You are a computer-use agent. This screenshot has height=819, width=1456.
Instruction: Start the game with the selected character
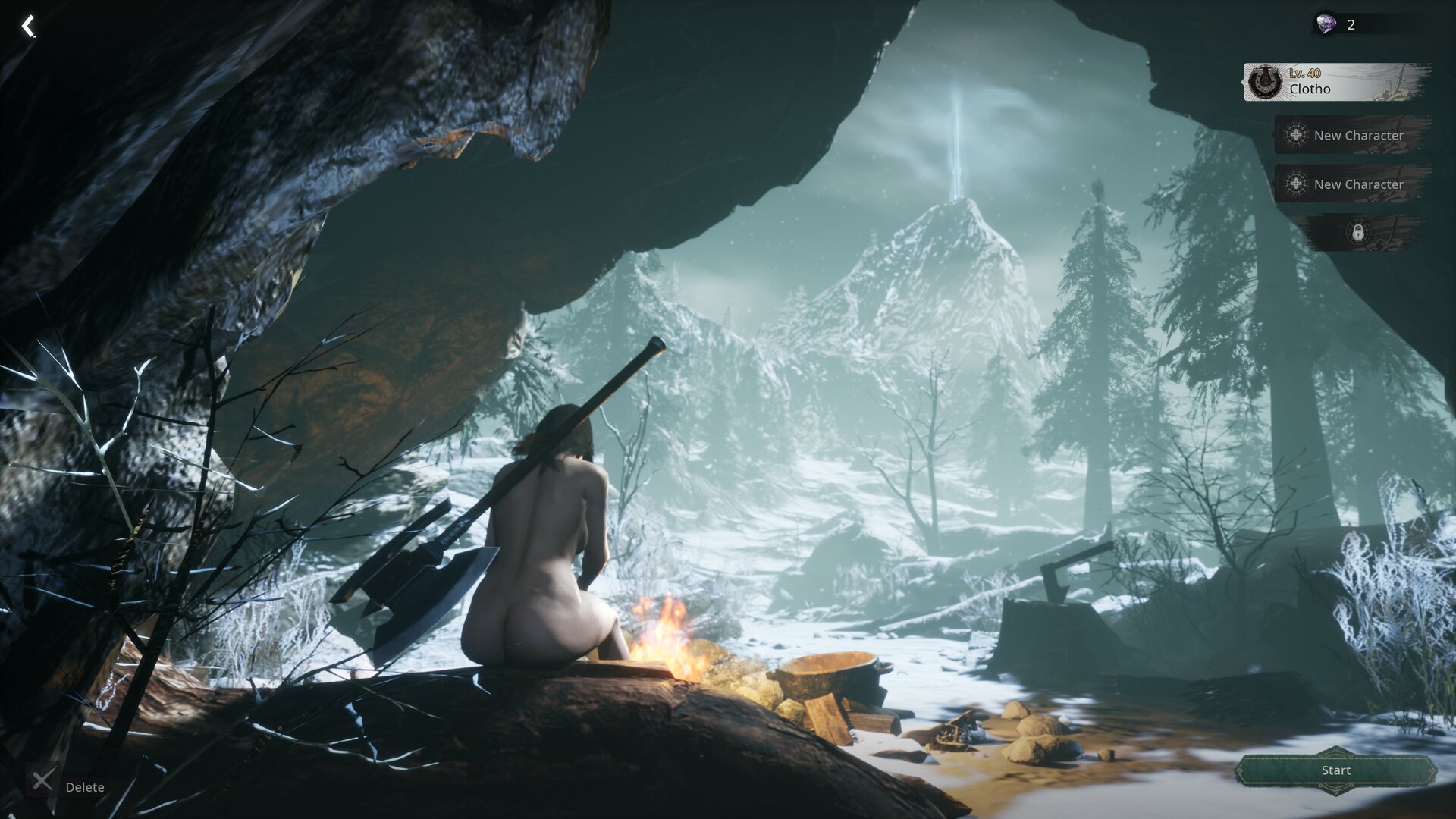1335,770
